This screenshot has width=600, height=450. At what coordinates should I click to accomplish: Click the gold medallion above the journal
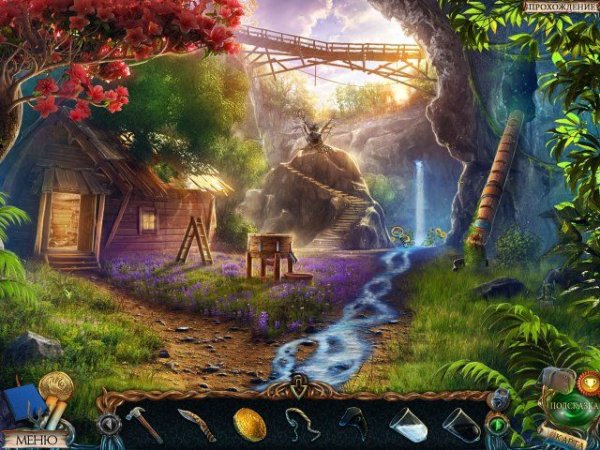[57, 384]
